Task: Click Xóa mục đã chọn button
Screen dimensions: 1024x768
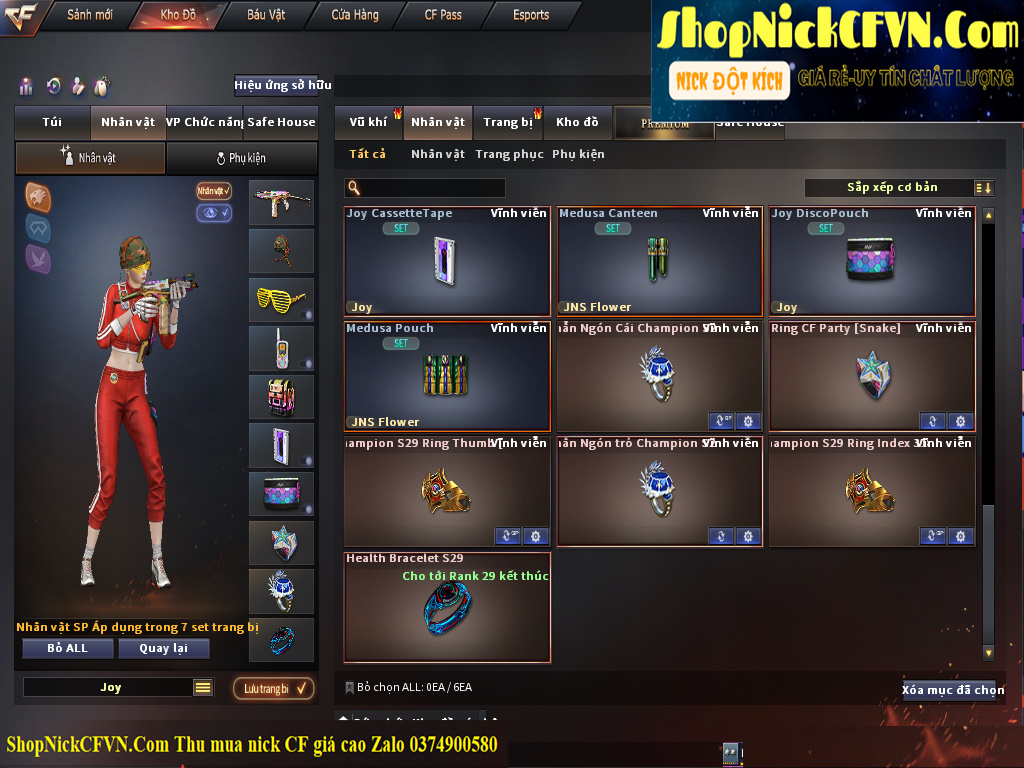Action: tap(952, 690)
